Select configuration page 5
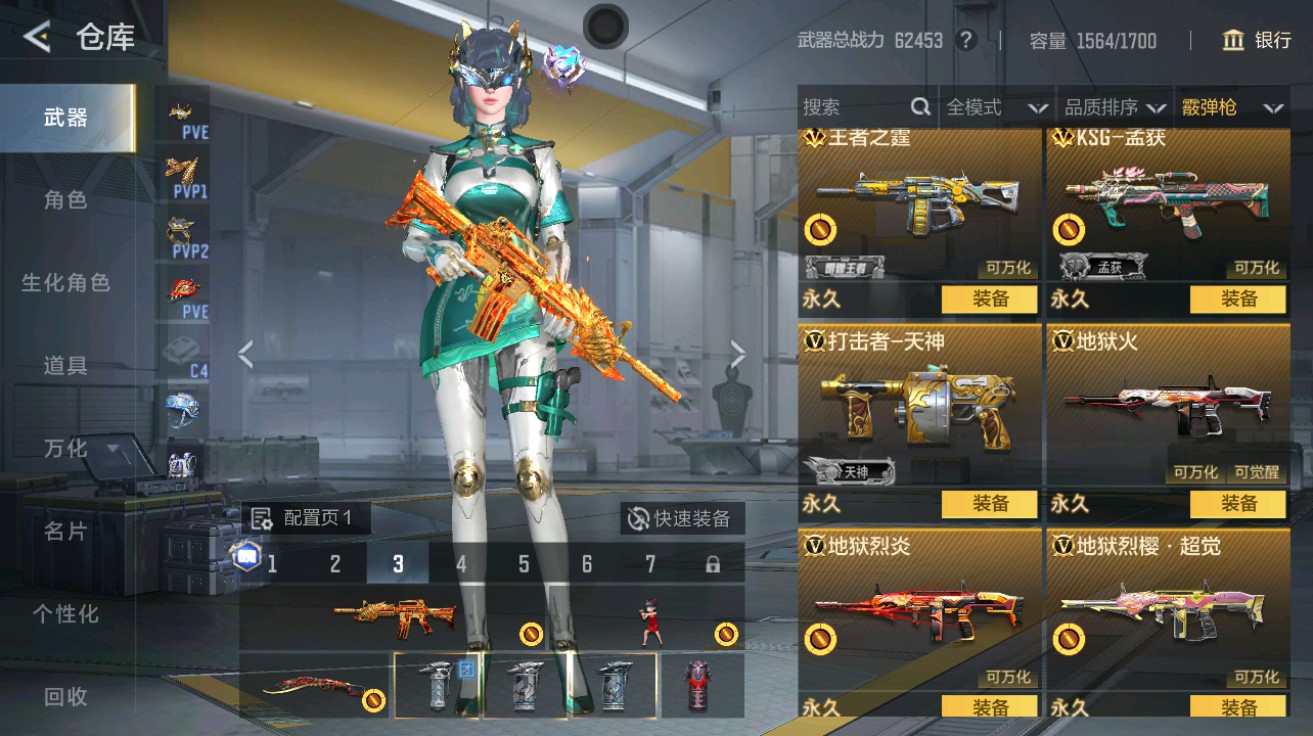 tap(522, 564)
